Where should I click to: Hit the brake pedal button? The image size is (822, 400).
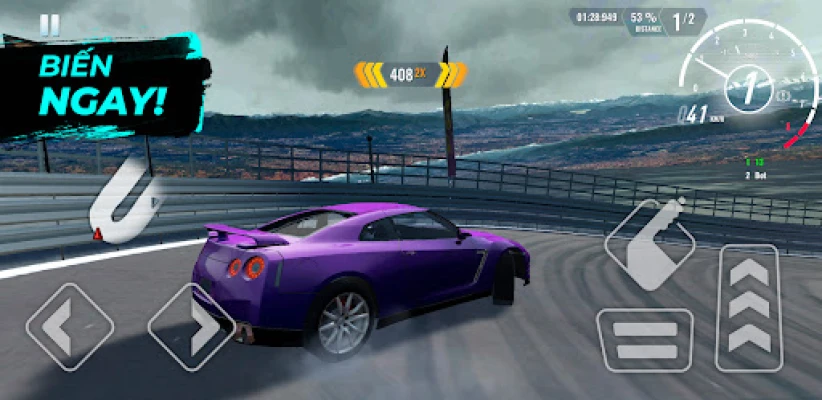644,340
